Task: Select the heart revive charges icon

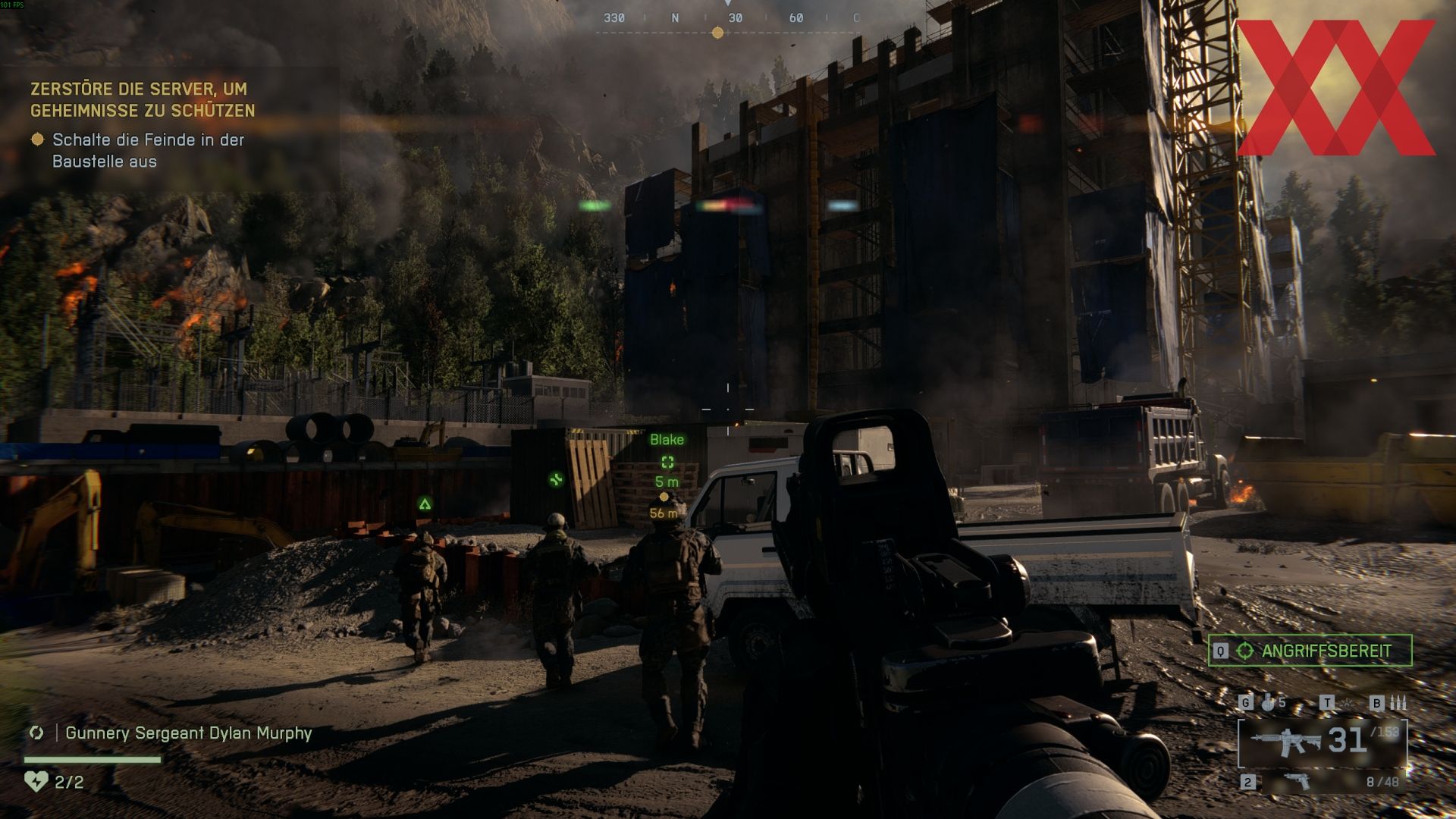Action: (36, 781)
